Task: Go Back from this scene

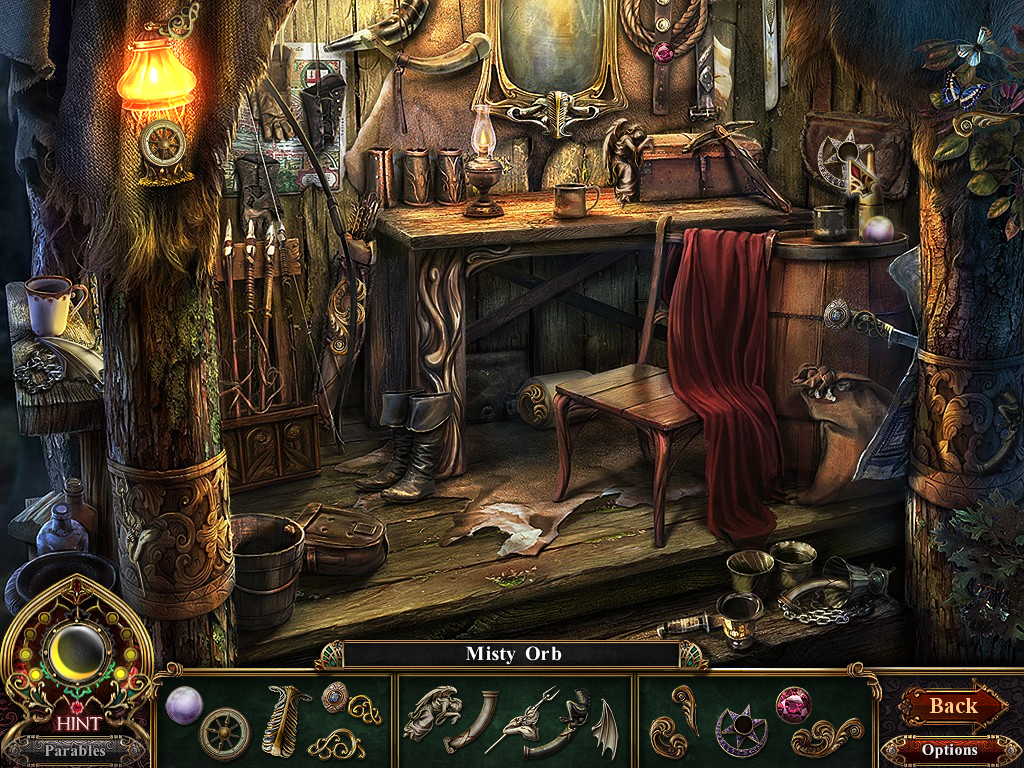Action: point(952,705)
